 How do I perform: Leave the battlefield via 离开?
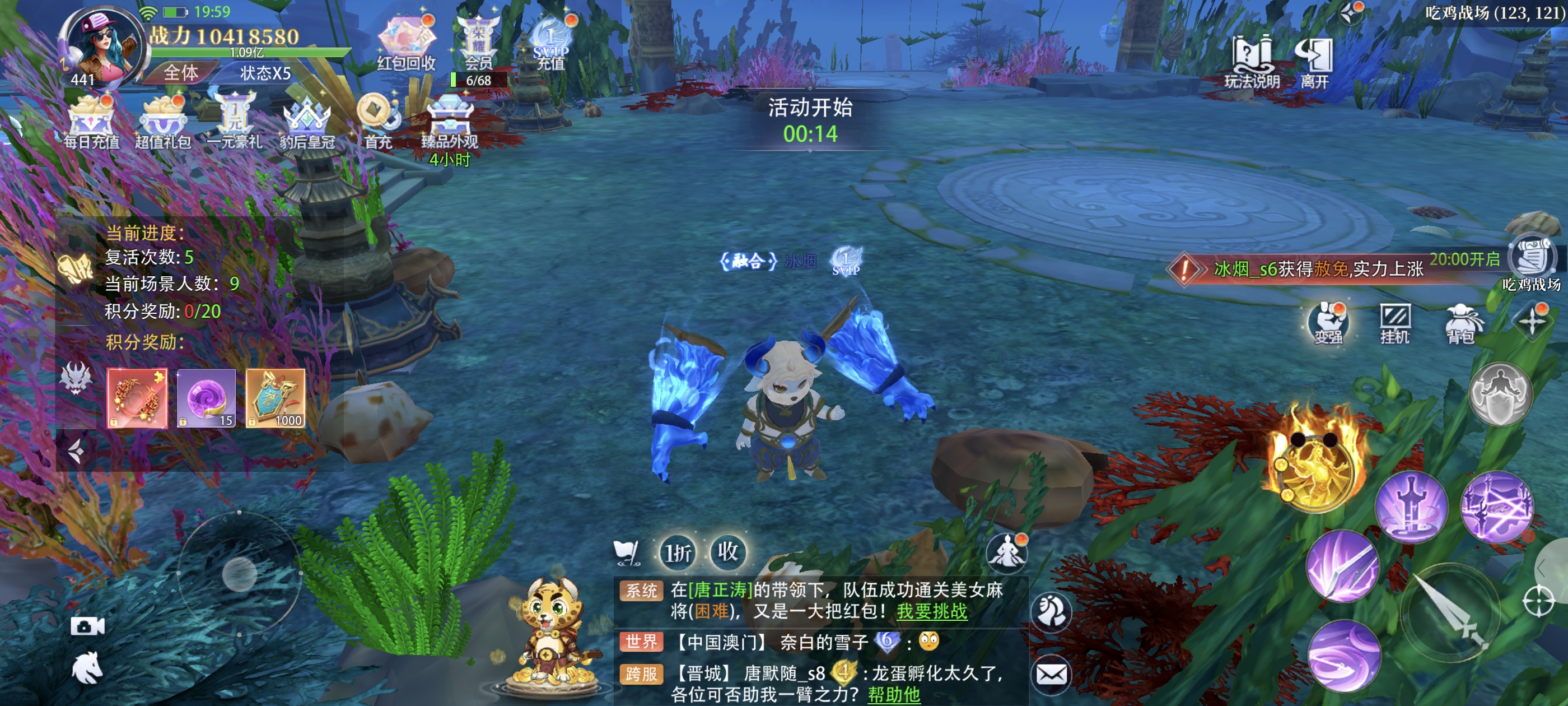tap(1314, 61)
